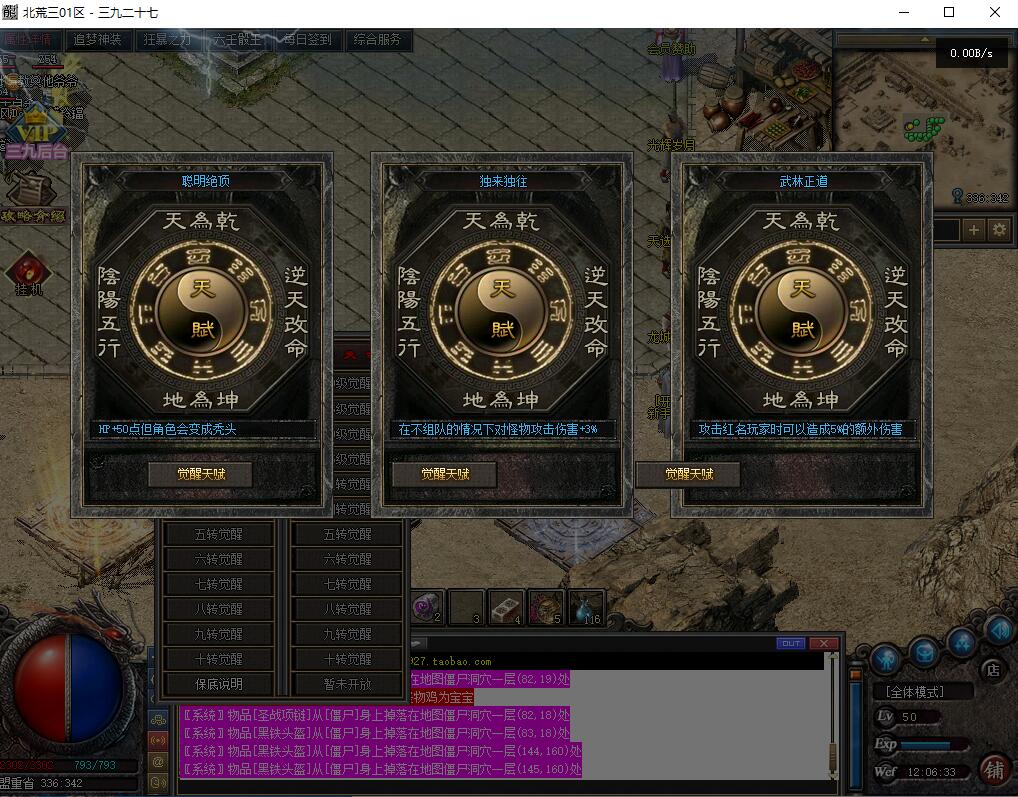1018x797 pixels.
Task: Click the blue OUT button on chat
Action: pos(791,643)
